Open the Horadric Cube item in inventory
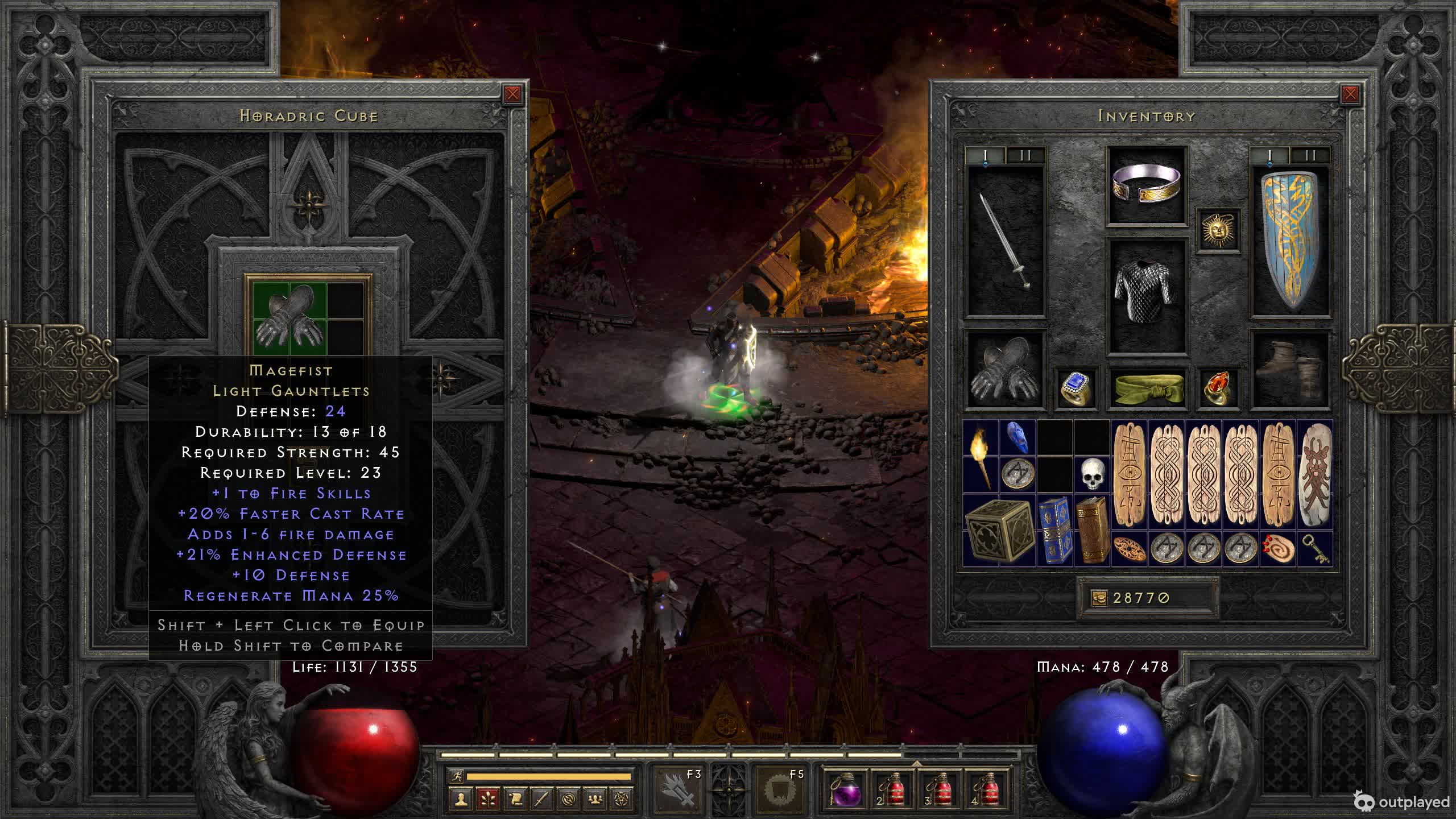This screenshot has width=1456, height=819. click(999, 530)
